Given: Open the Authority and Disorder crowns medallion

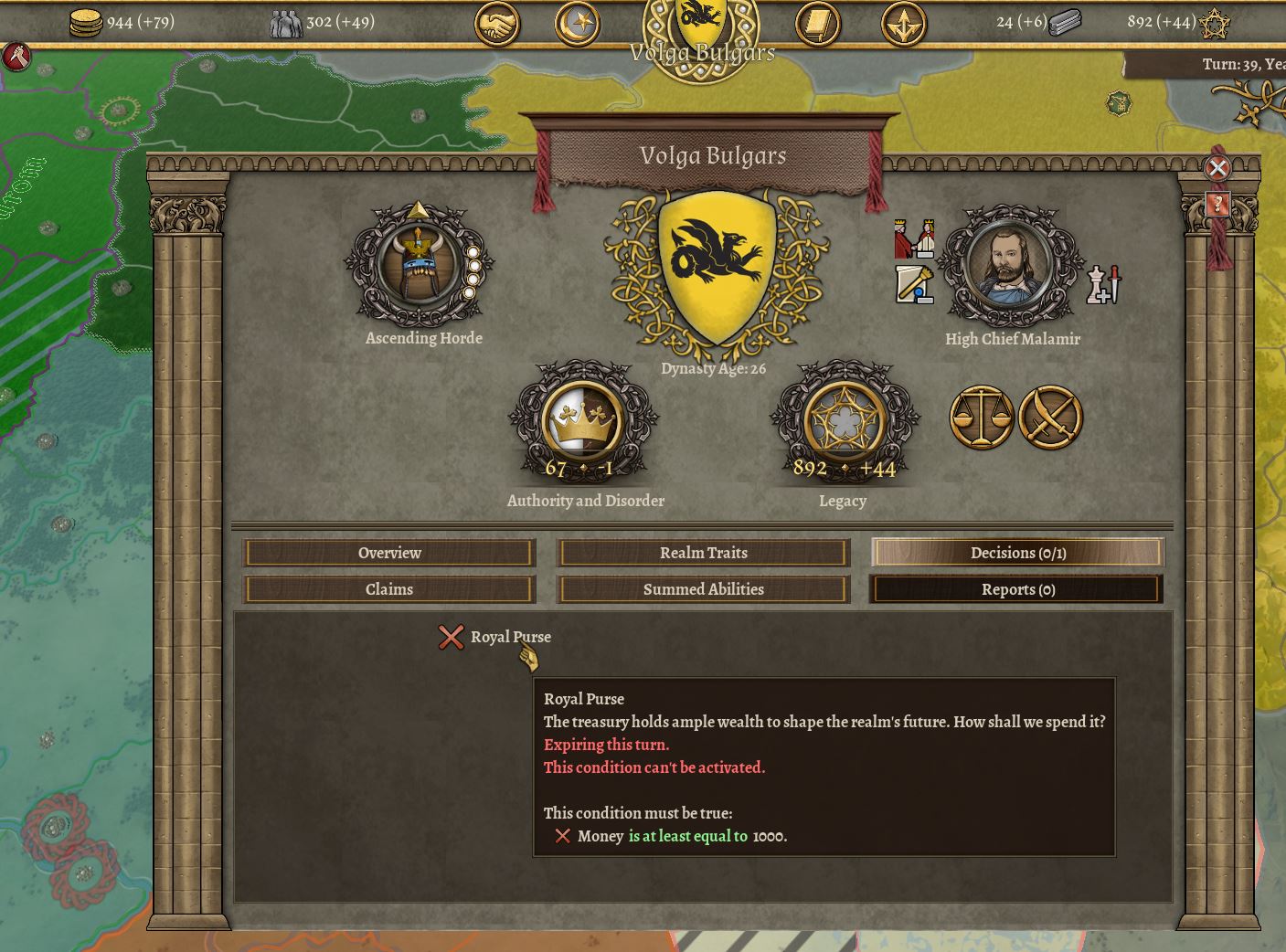Looking at the screenshot, I should click(582, 423).
